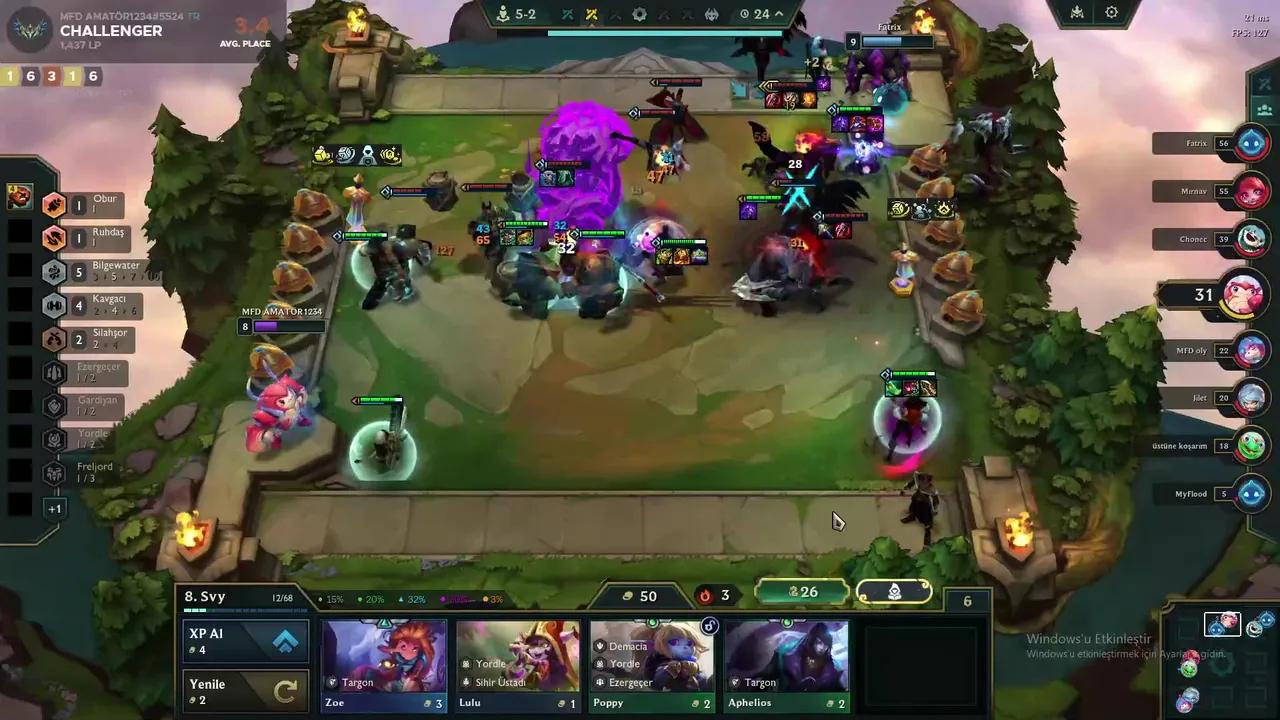Click the Yordle trait icon in the left panel

click(x=53, y=437)
